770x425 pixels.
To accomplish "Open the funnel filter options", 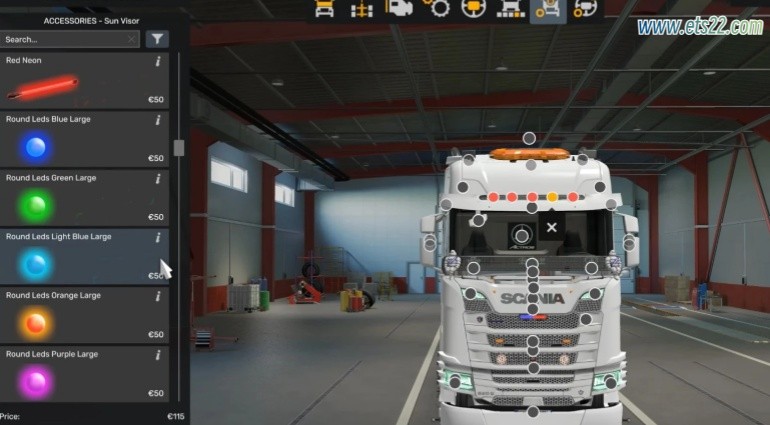I will tap(157, 39).
